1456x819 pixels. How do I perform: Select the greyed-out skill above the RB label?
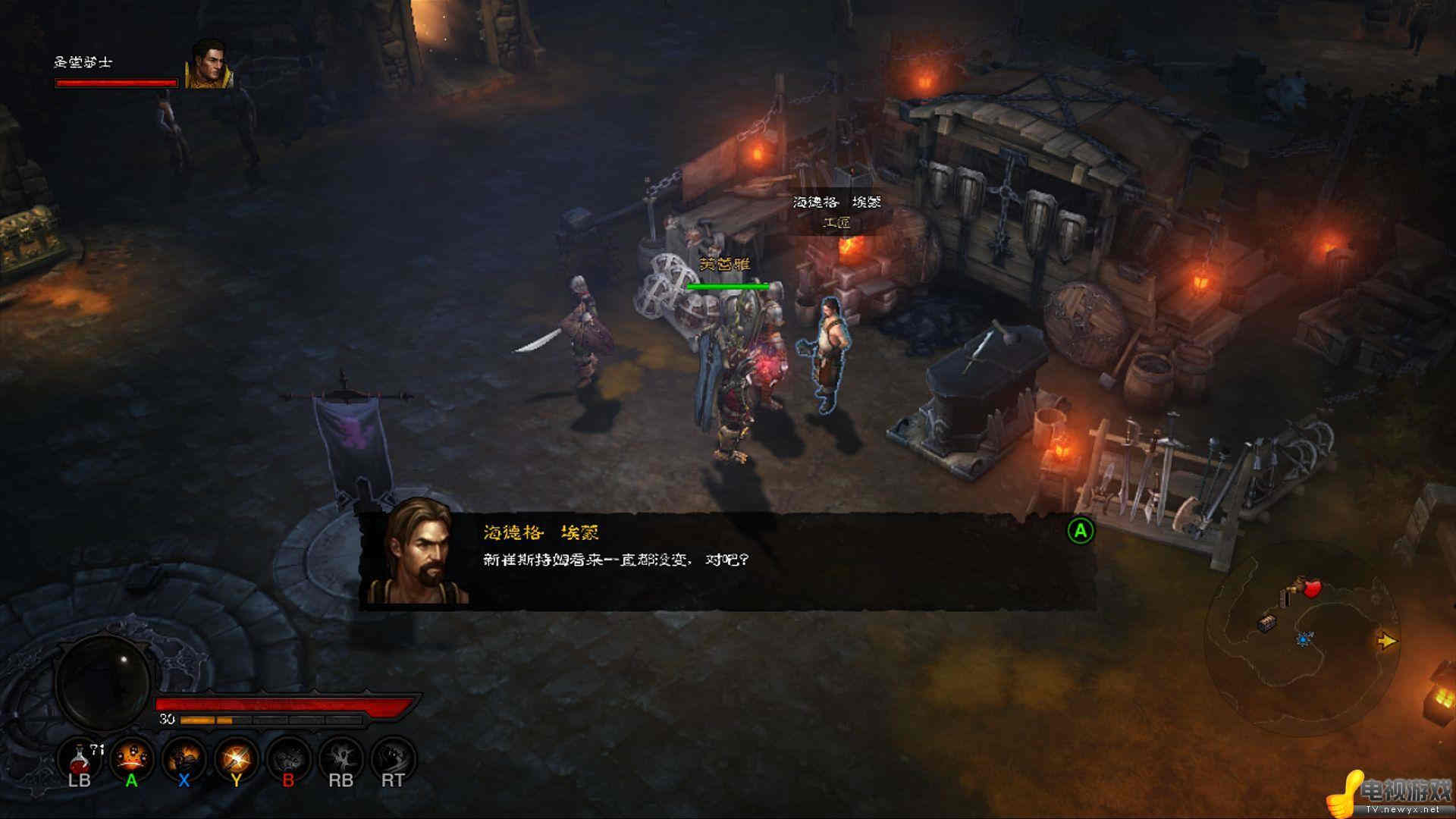tap(341, 758)
